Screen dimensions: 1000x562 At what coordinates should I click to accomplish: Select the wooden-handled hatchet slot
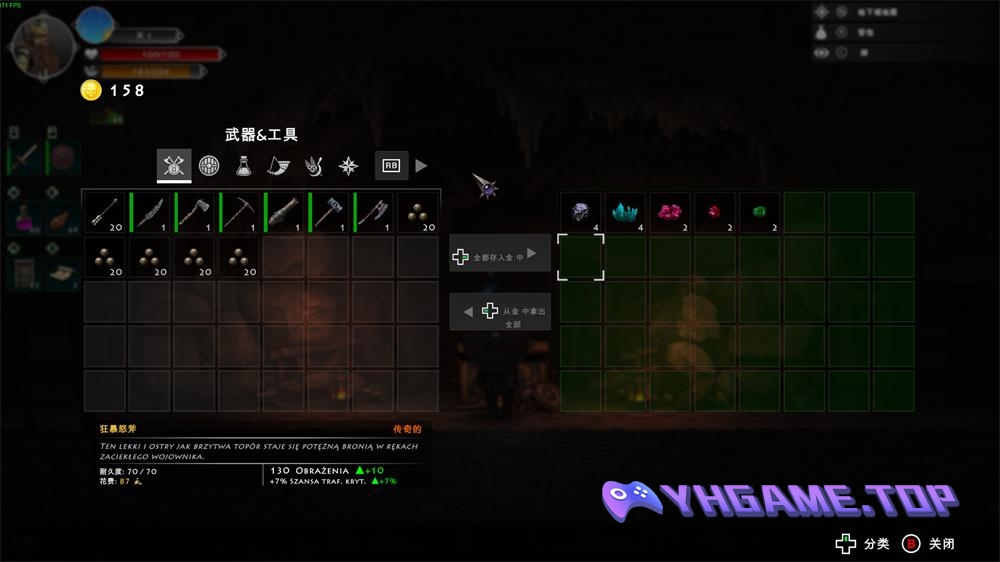pyautogui.click(x=195, y=212)
